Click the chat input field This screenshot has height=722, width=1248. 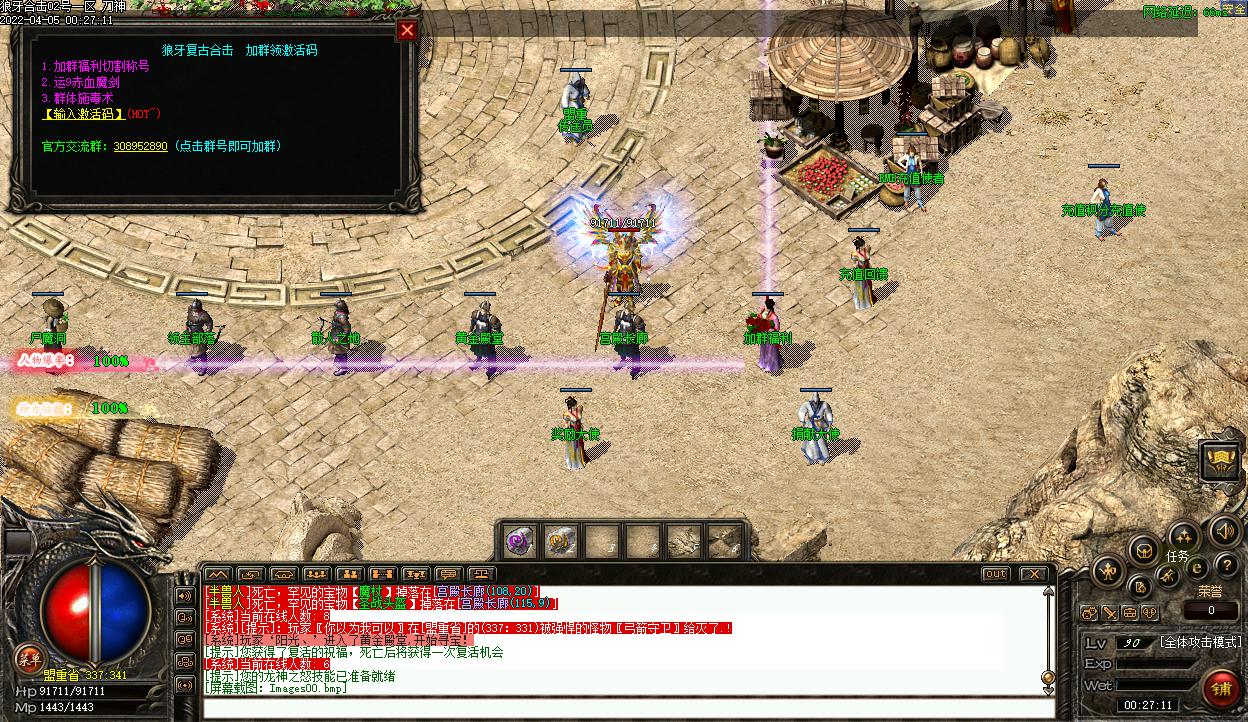(x=620, y=709)
